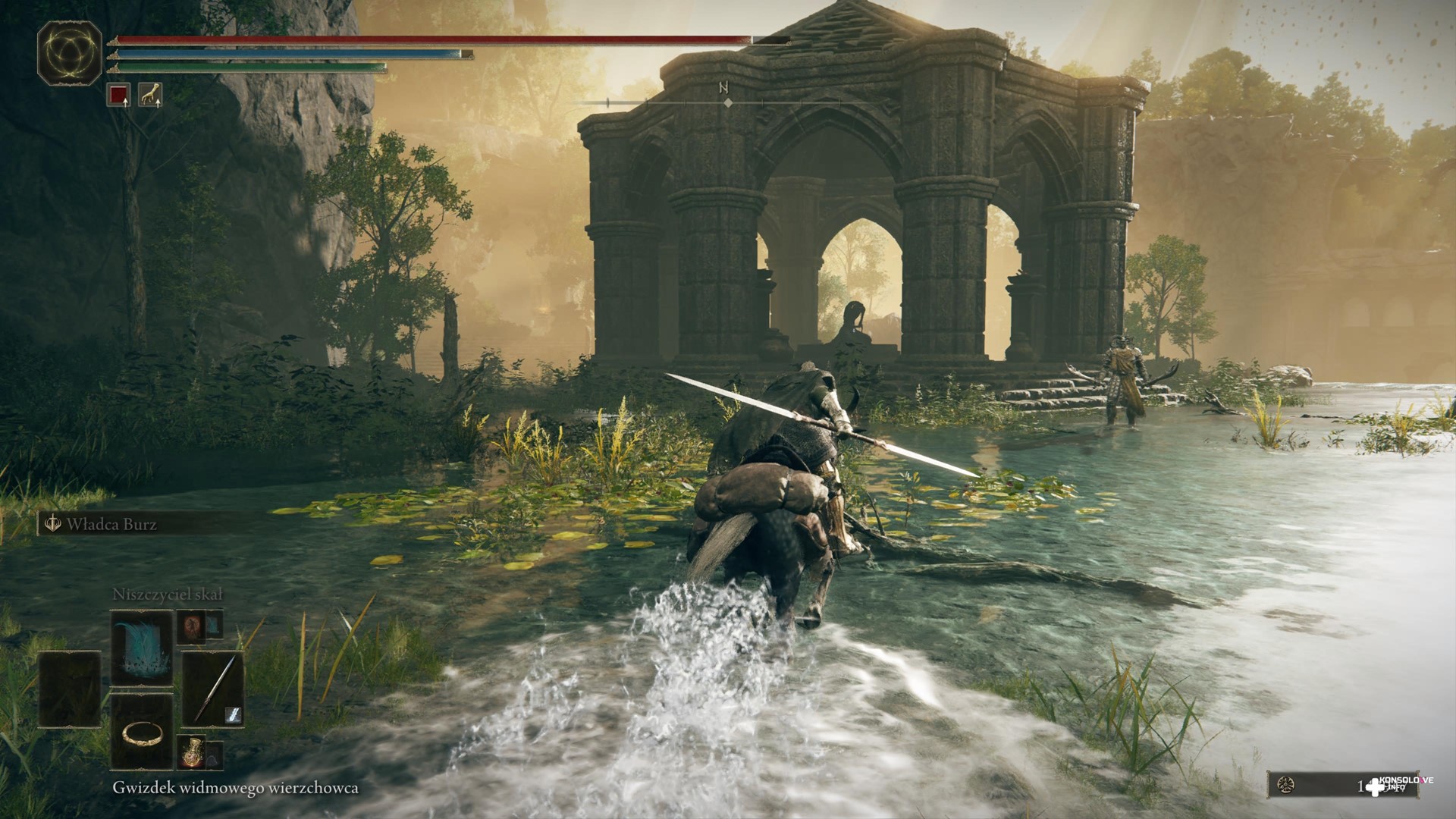Click the Władca Burz skill label

111,524
